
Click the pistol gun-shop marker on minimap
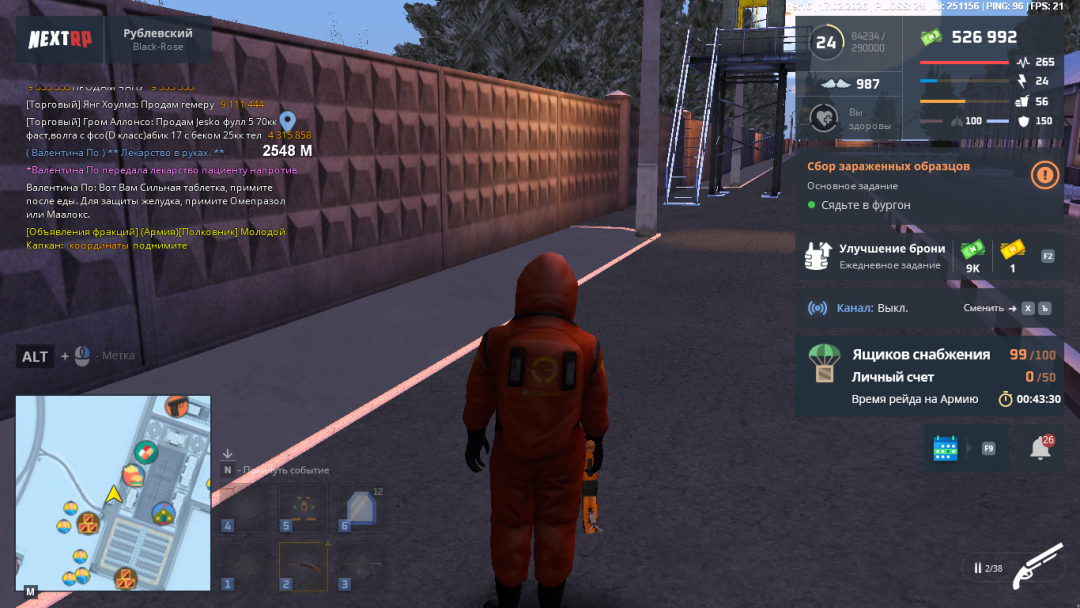[177, 406]
